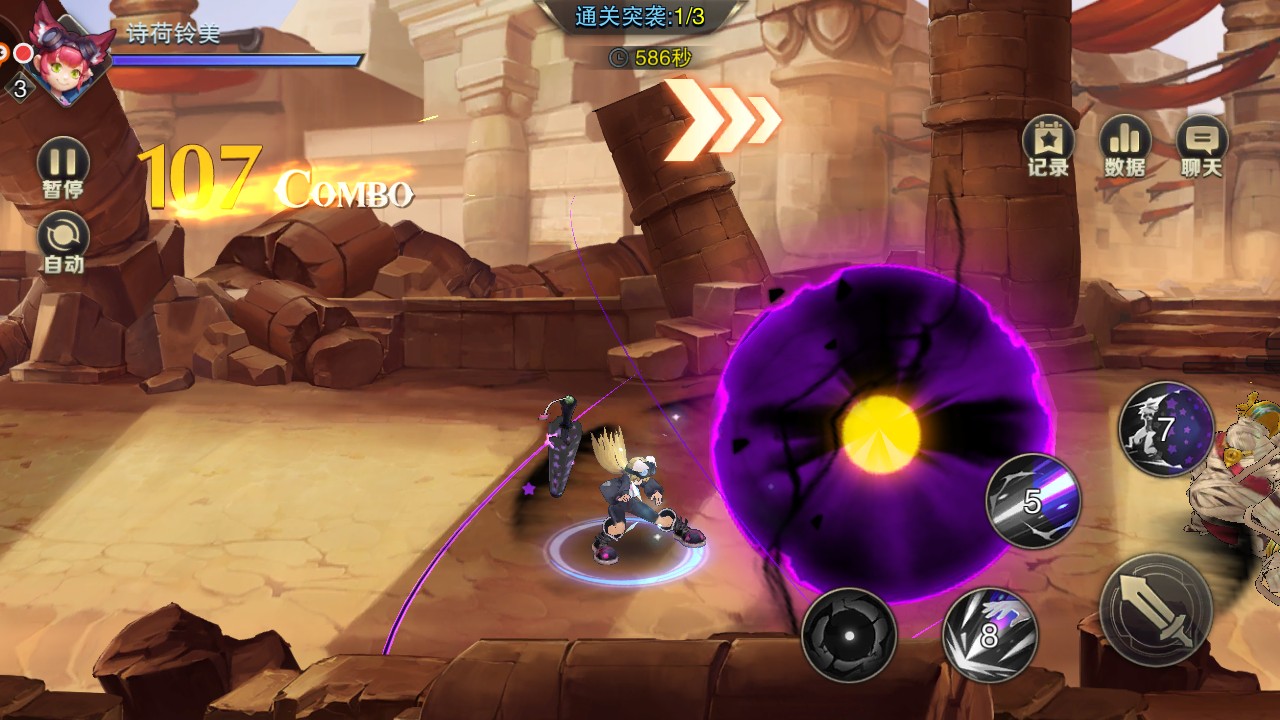The width and height of the screenshot is (1280, 720).
Task: Use the slash skill showing cooldown 5
Action: pos(1033,501)
